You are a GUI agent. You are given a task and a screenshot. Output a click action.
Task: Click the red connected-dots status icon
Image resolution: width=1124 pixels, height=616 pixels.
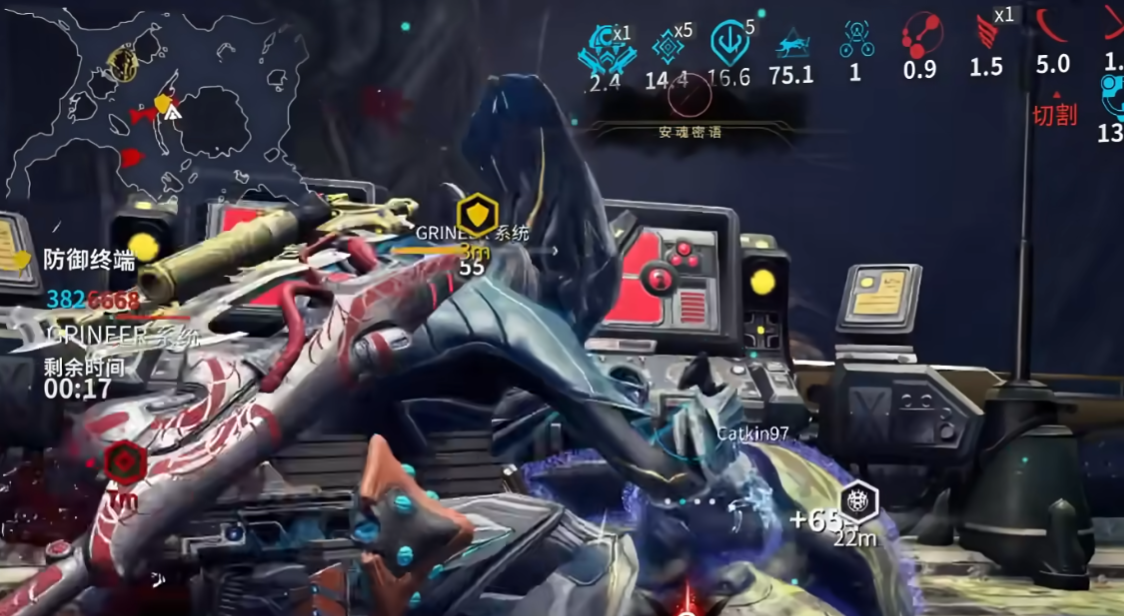point(920,38)
